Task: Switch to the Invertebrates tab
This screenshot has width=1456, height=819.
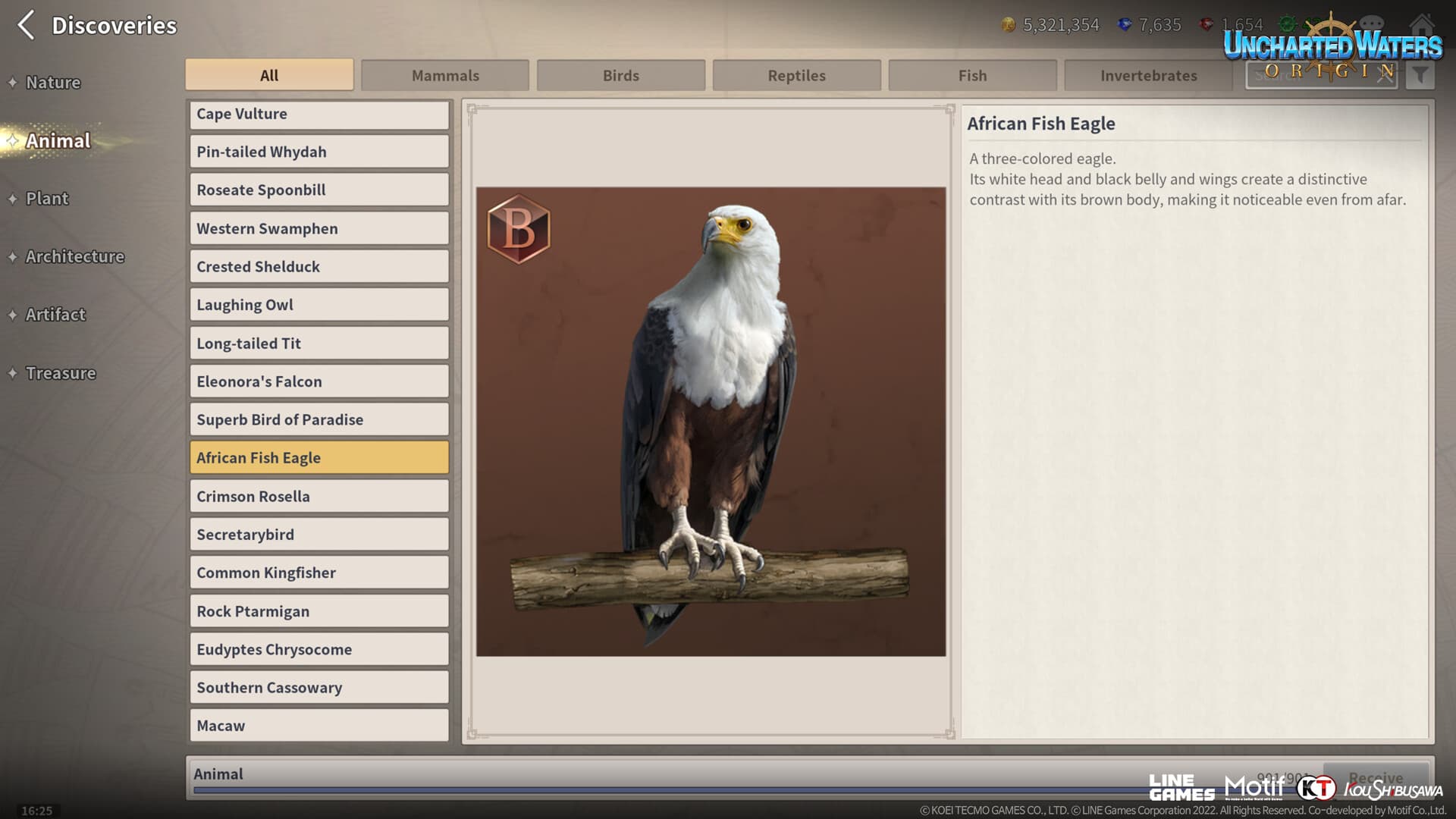Action: [x=1148, y=75]
